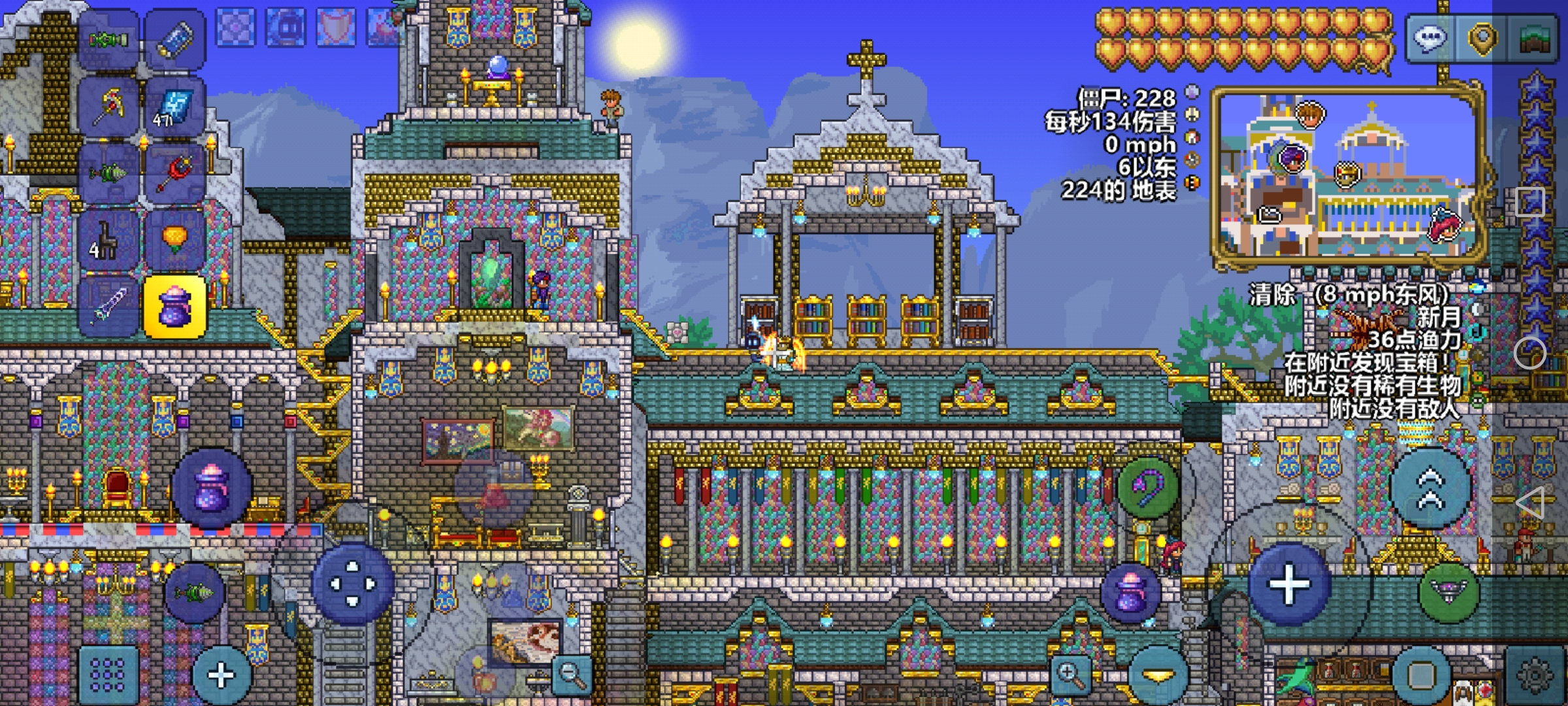The height and width of the screenshot is (706, 1568).
Task: Open the minimap
Action: point(1346,176)
